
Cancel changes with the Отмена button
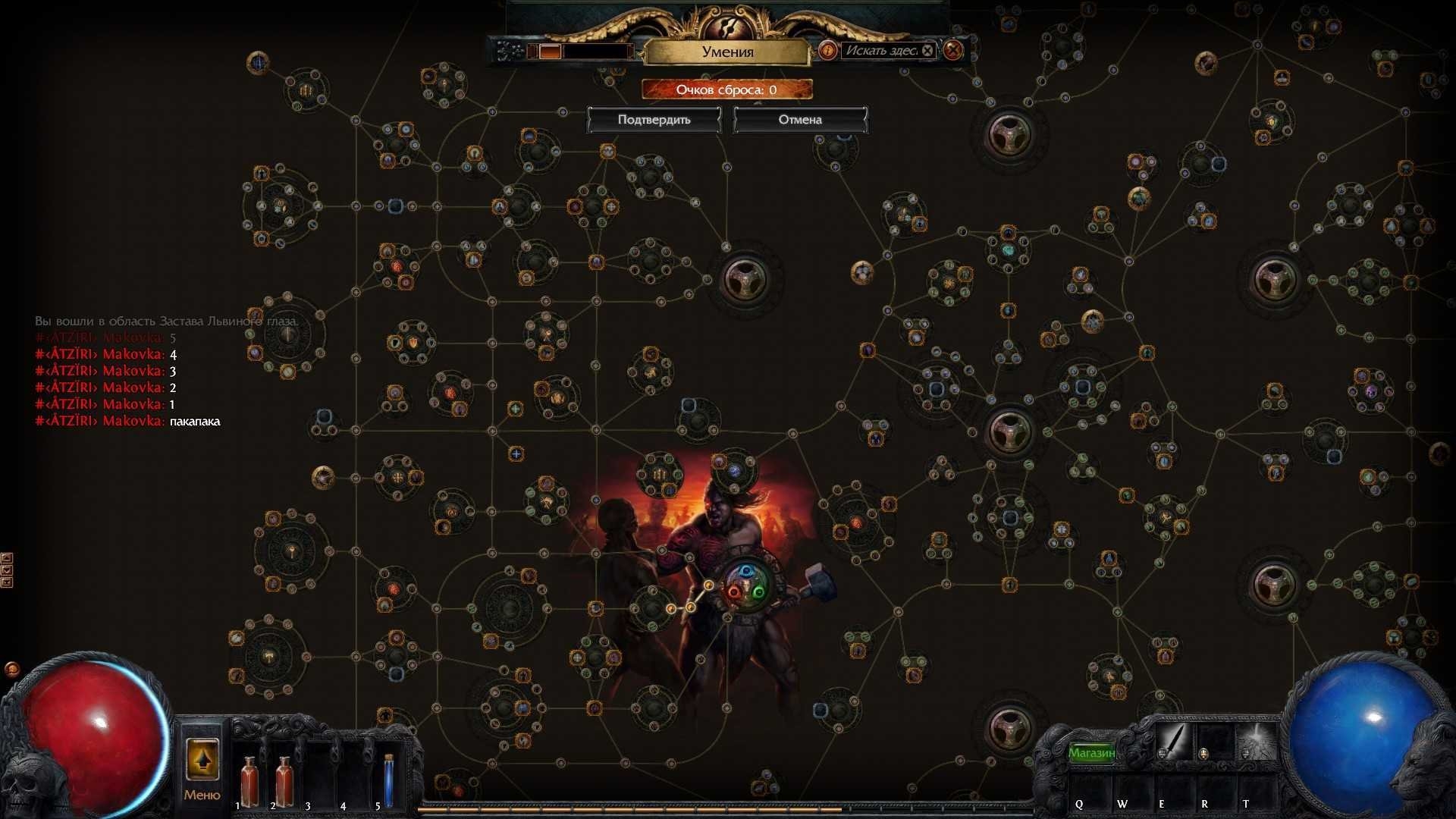799,120
